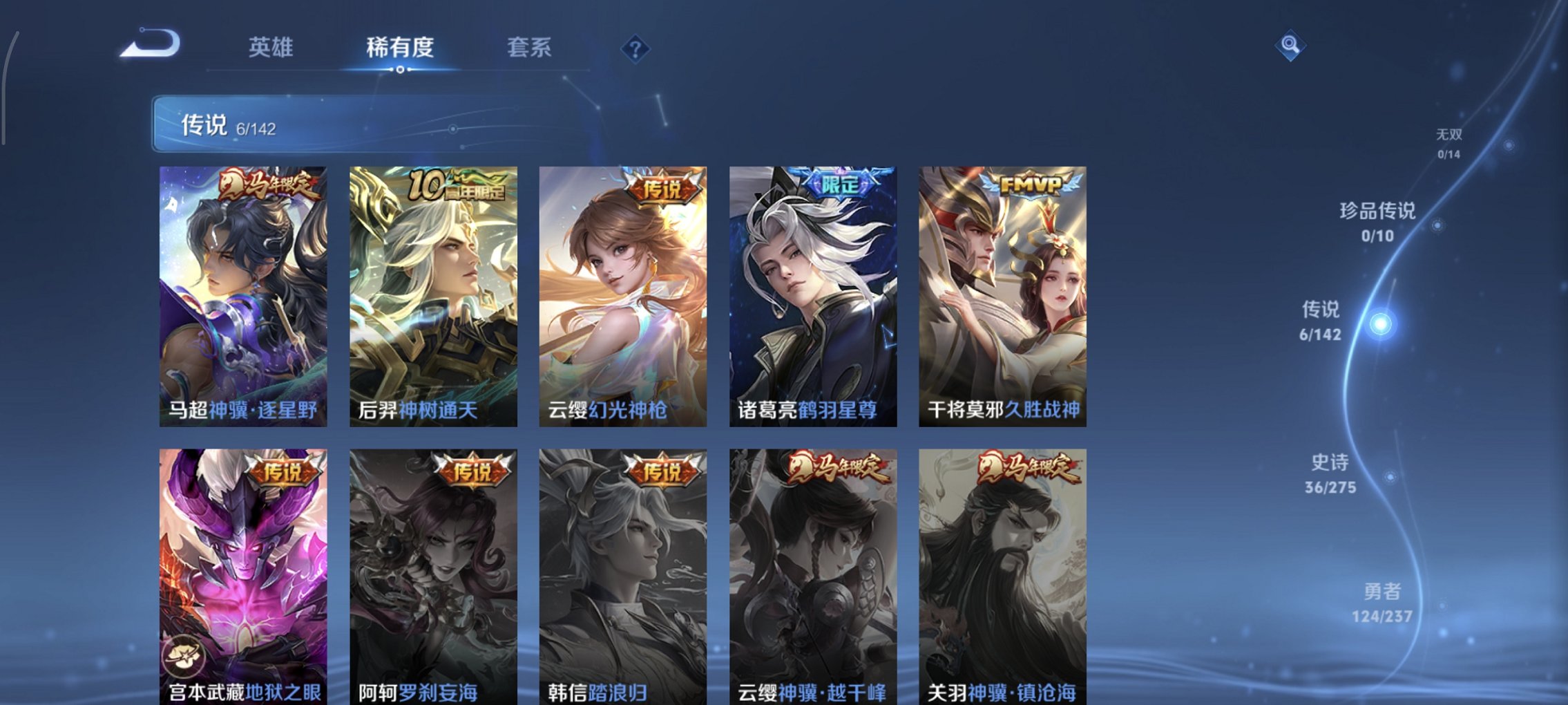Open the question mark help icon
Screen dimensions: 1568x705
[635, 47]
